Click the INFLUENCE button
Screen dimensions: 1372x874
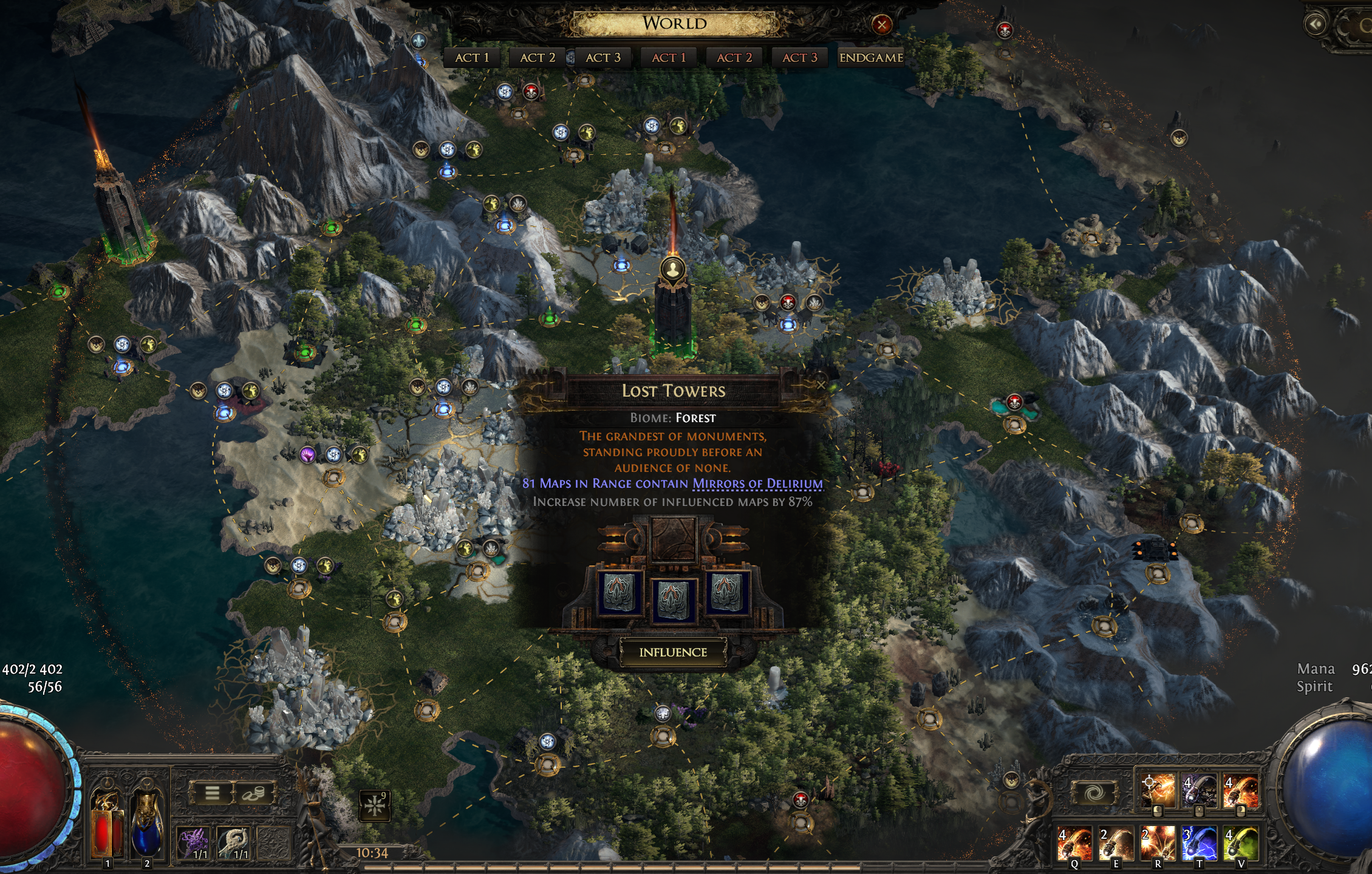pyautogui.click(x=673, y=652)
